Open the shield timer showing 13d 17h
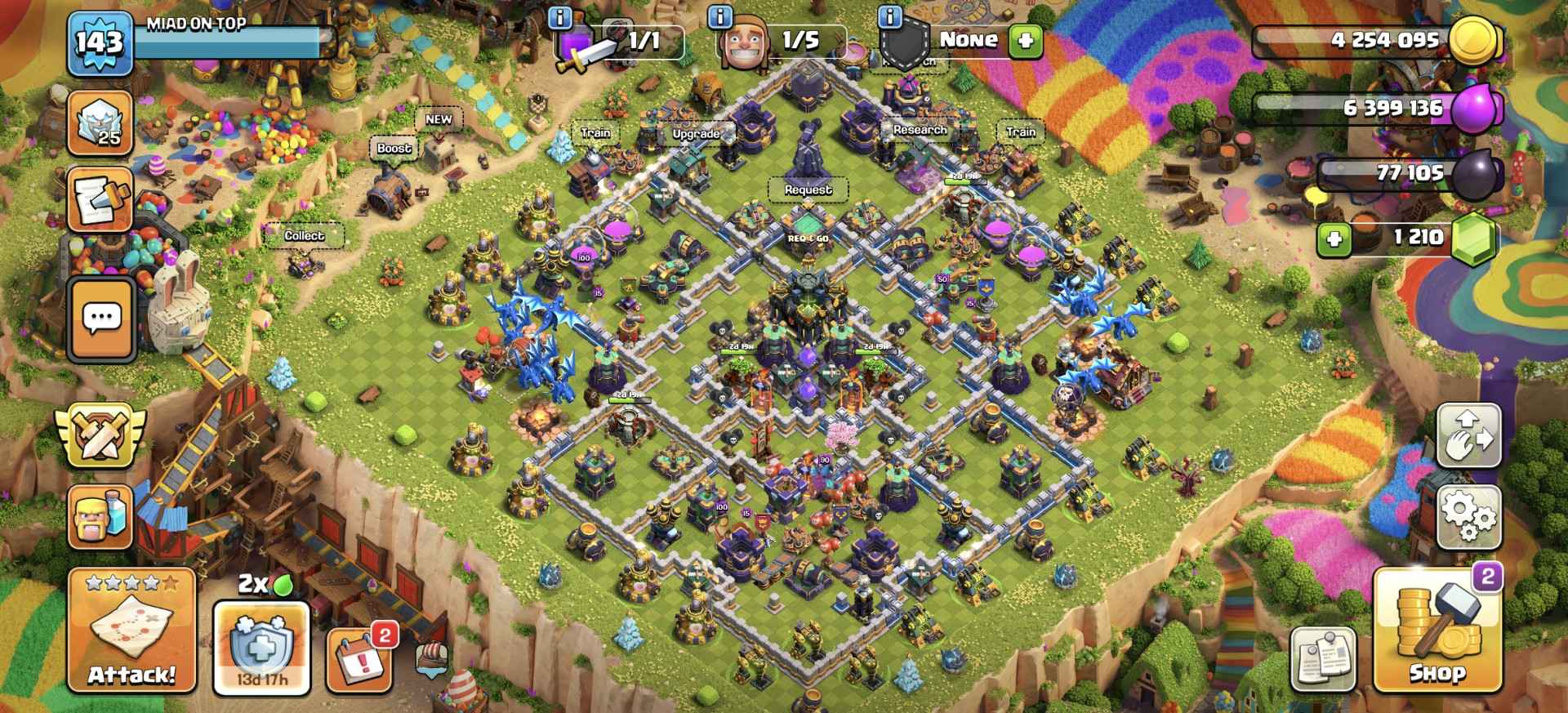 261,647
